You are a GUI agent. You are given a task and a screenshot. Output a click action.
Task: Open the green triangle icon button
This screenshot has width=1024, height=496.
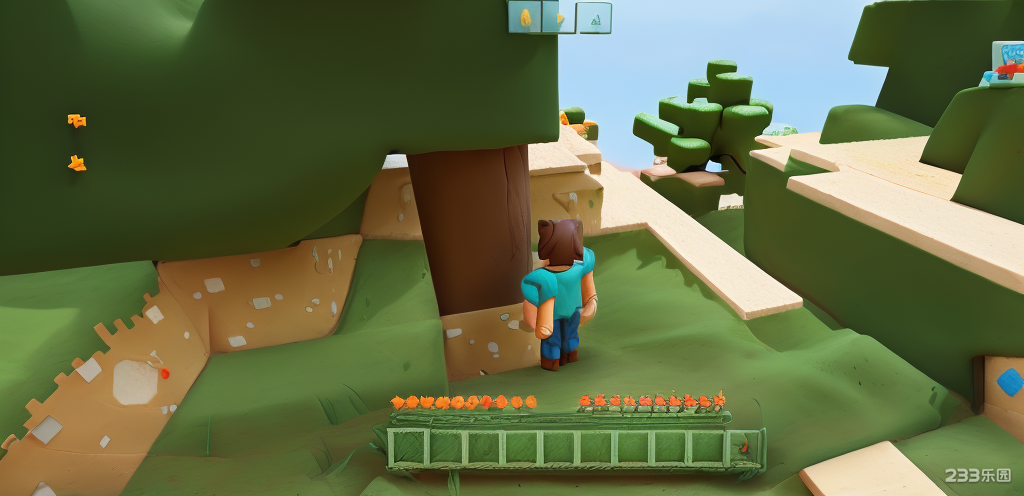(x=595, y=18)
